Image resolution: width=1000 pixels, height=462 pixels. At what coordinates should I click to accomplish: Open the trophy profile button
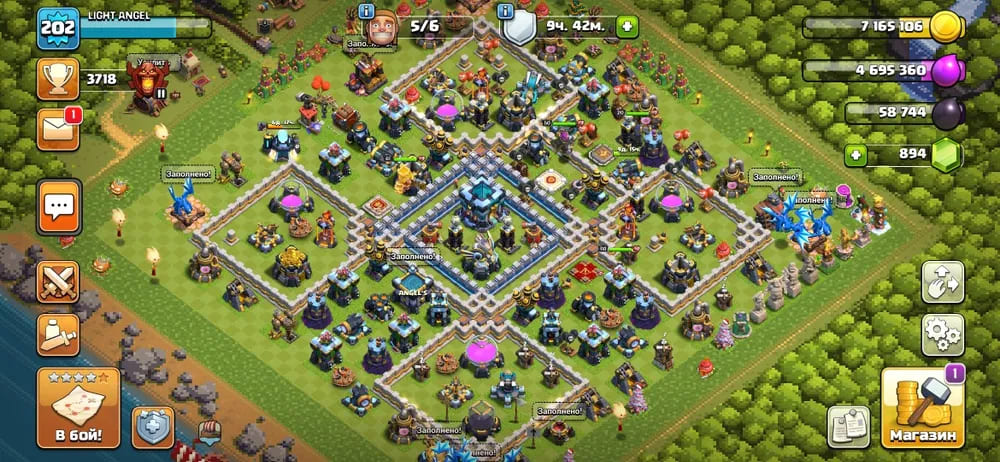click(58, 78)
